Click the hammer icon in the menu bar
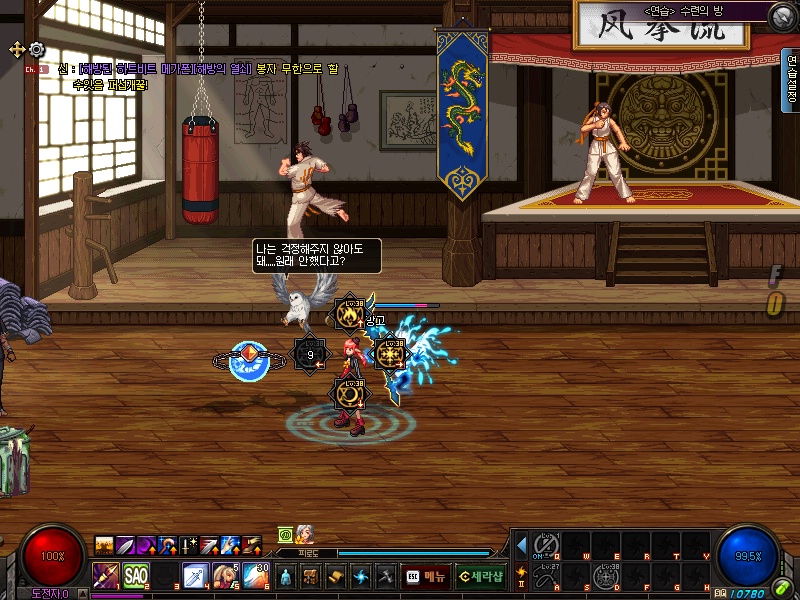Viewport: 800px width, 600px height. (x=385, y=577)
